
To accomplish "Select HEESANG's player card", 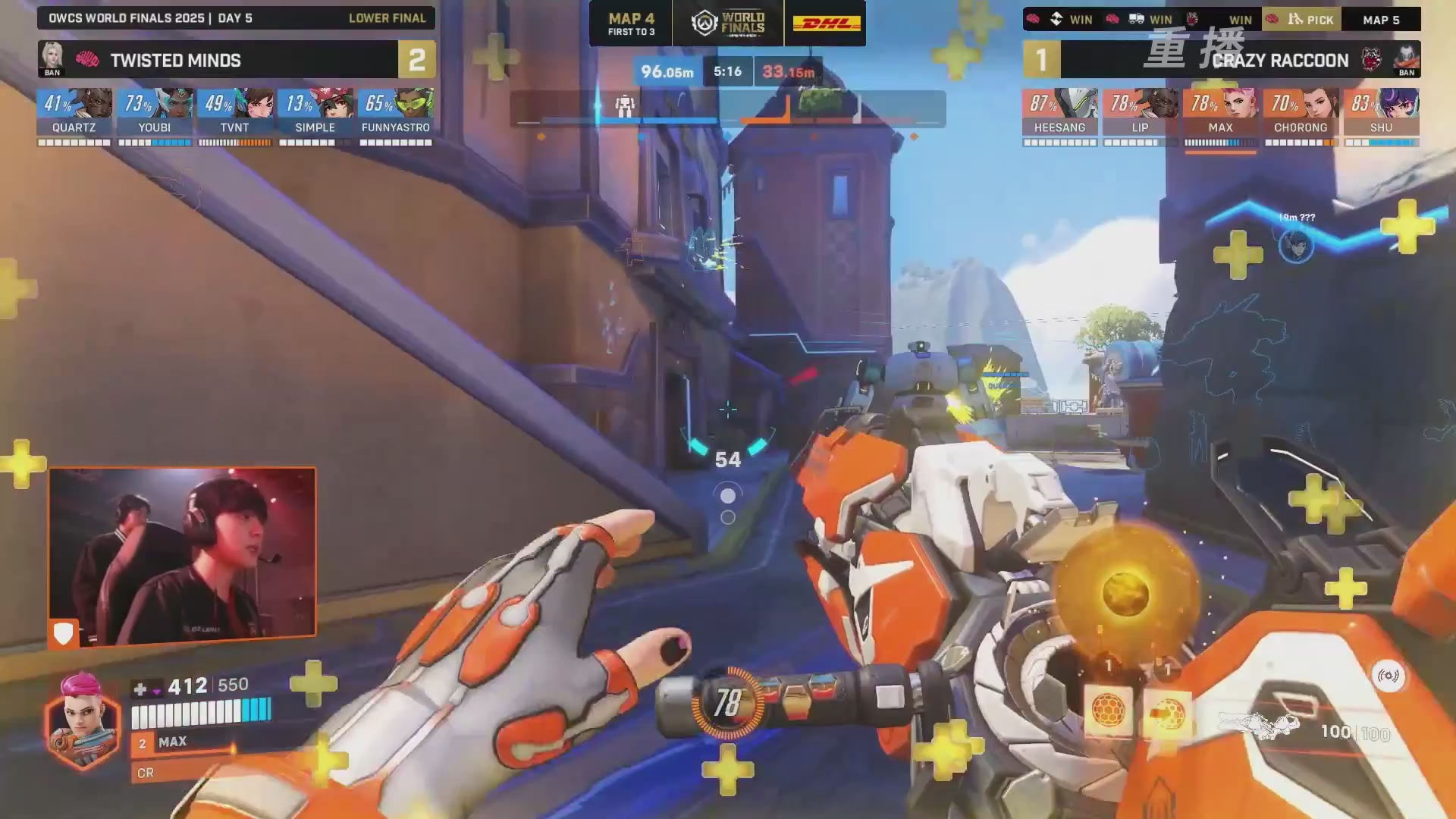I will [1059, 115].
